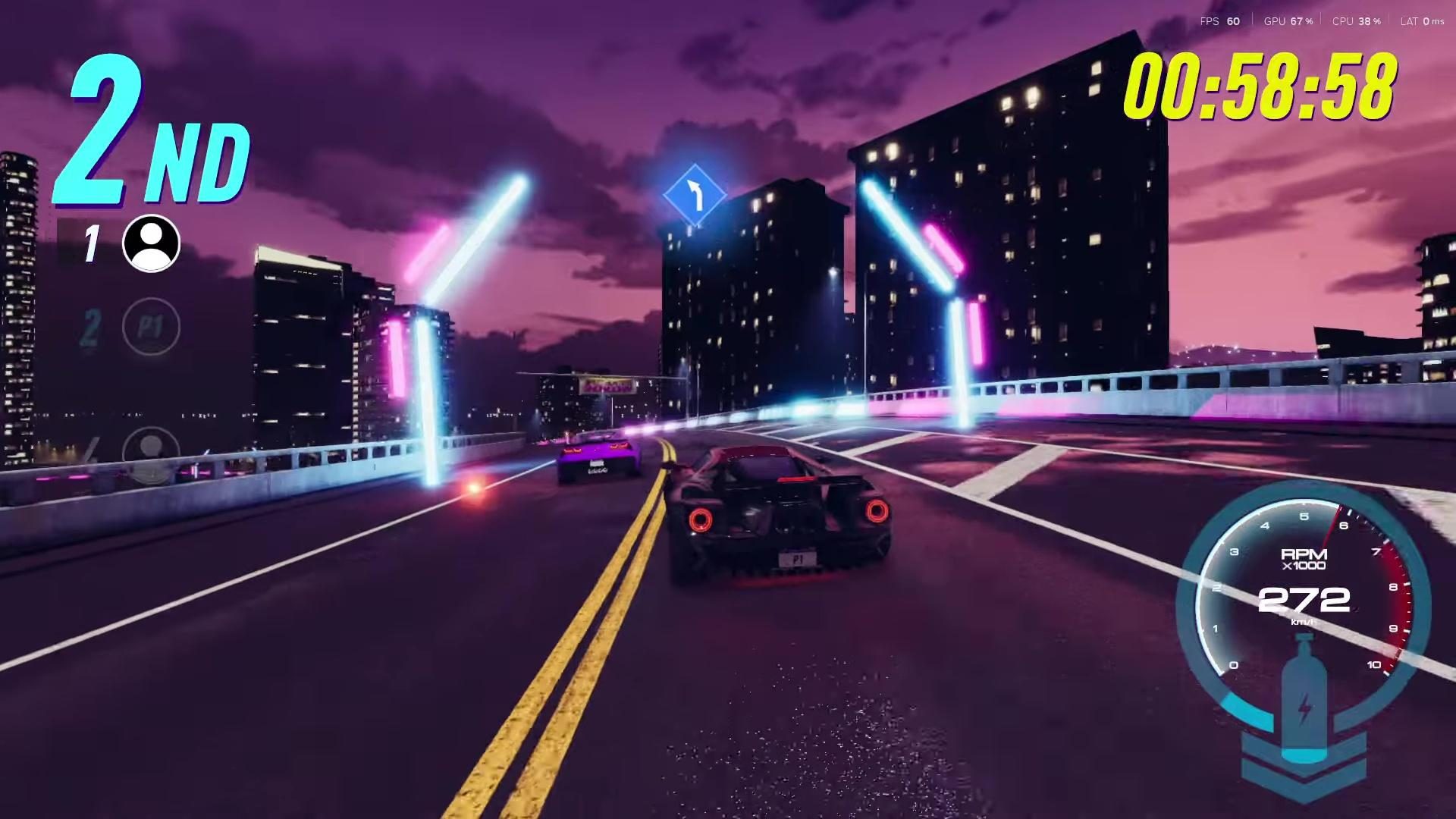1456x819 pixels.
Task: Click the FPS counter in performance overlay
Action: coord(1219,21)
